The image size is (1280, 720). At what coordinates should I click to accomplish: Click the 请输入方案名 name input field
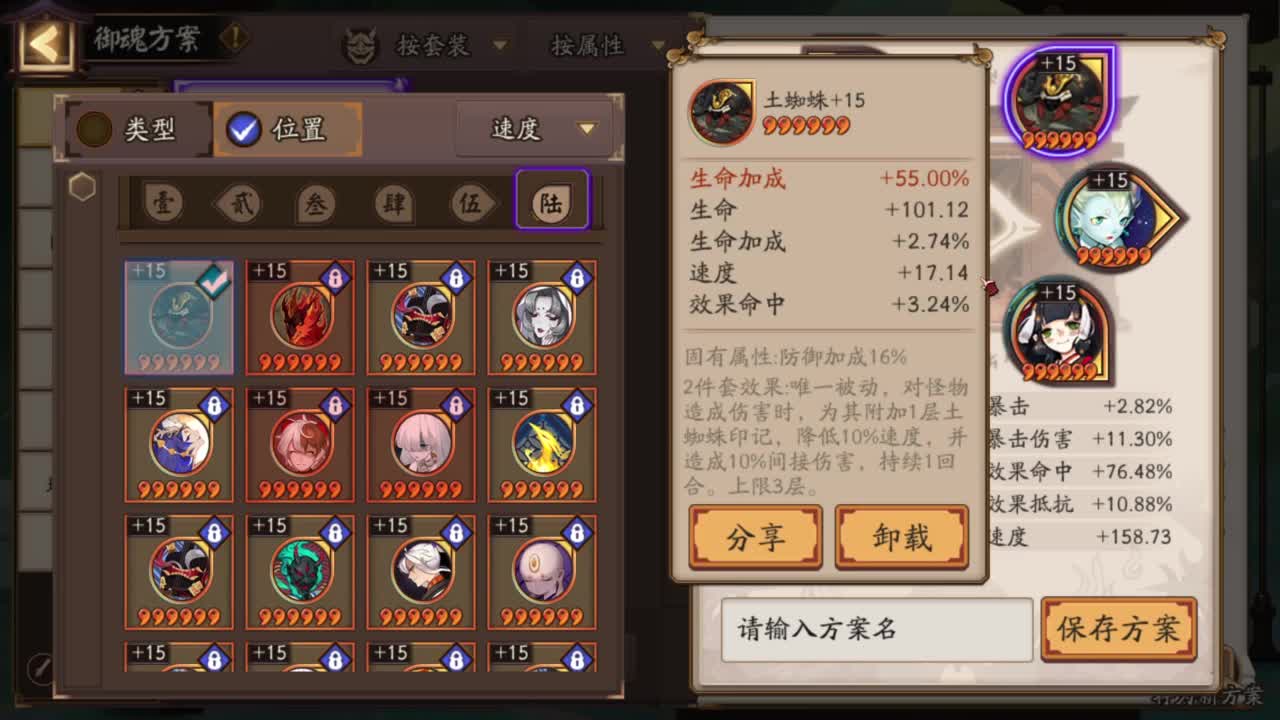point(875,630)
